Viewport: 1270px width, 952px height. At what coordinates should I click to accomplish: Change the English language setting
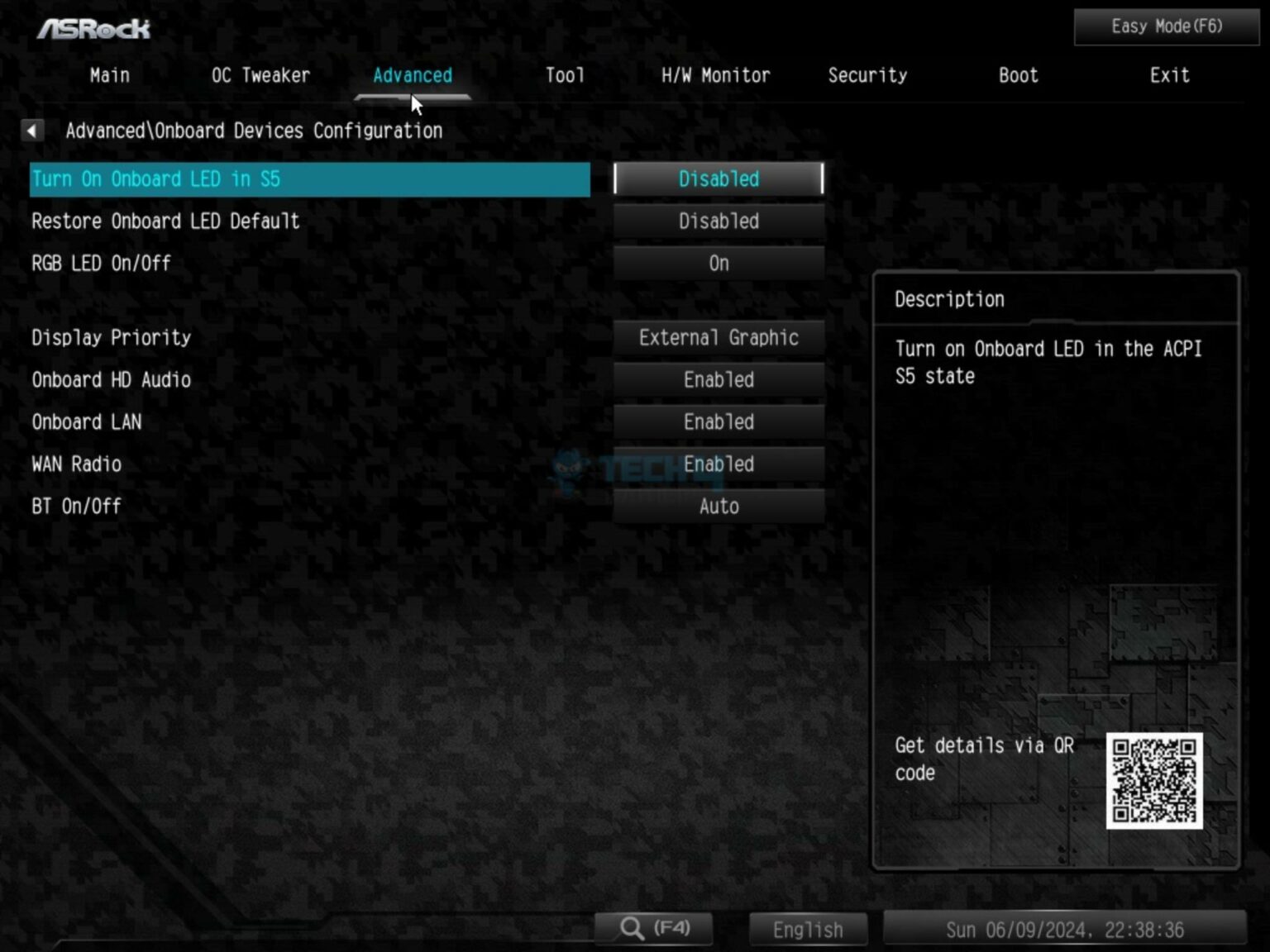click(808, 930)
